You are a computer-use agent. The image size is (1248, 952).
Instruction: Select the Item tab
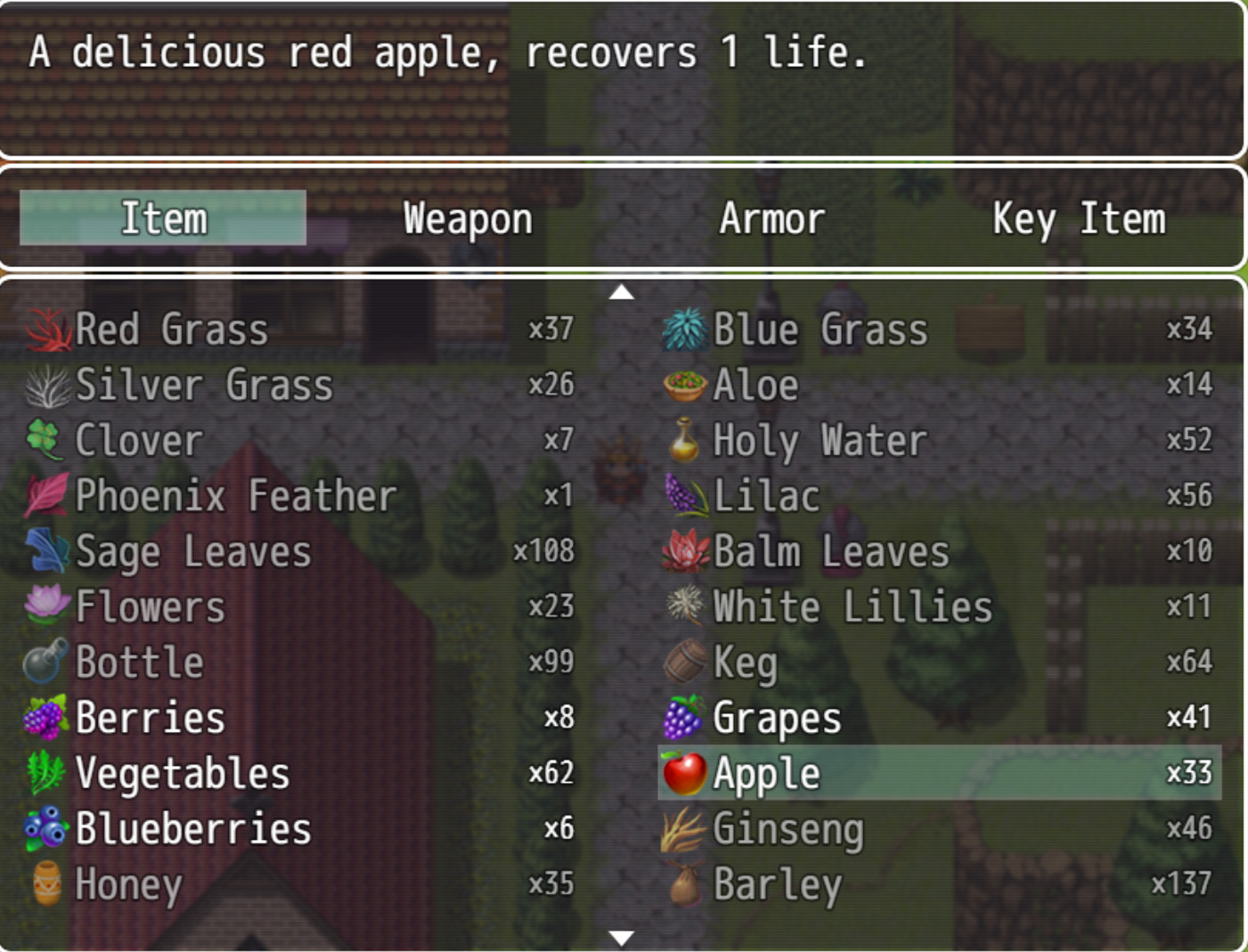pyautogui.click(x=162, y=218)
